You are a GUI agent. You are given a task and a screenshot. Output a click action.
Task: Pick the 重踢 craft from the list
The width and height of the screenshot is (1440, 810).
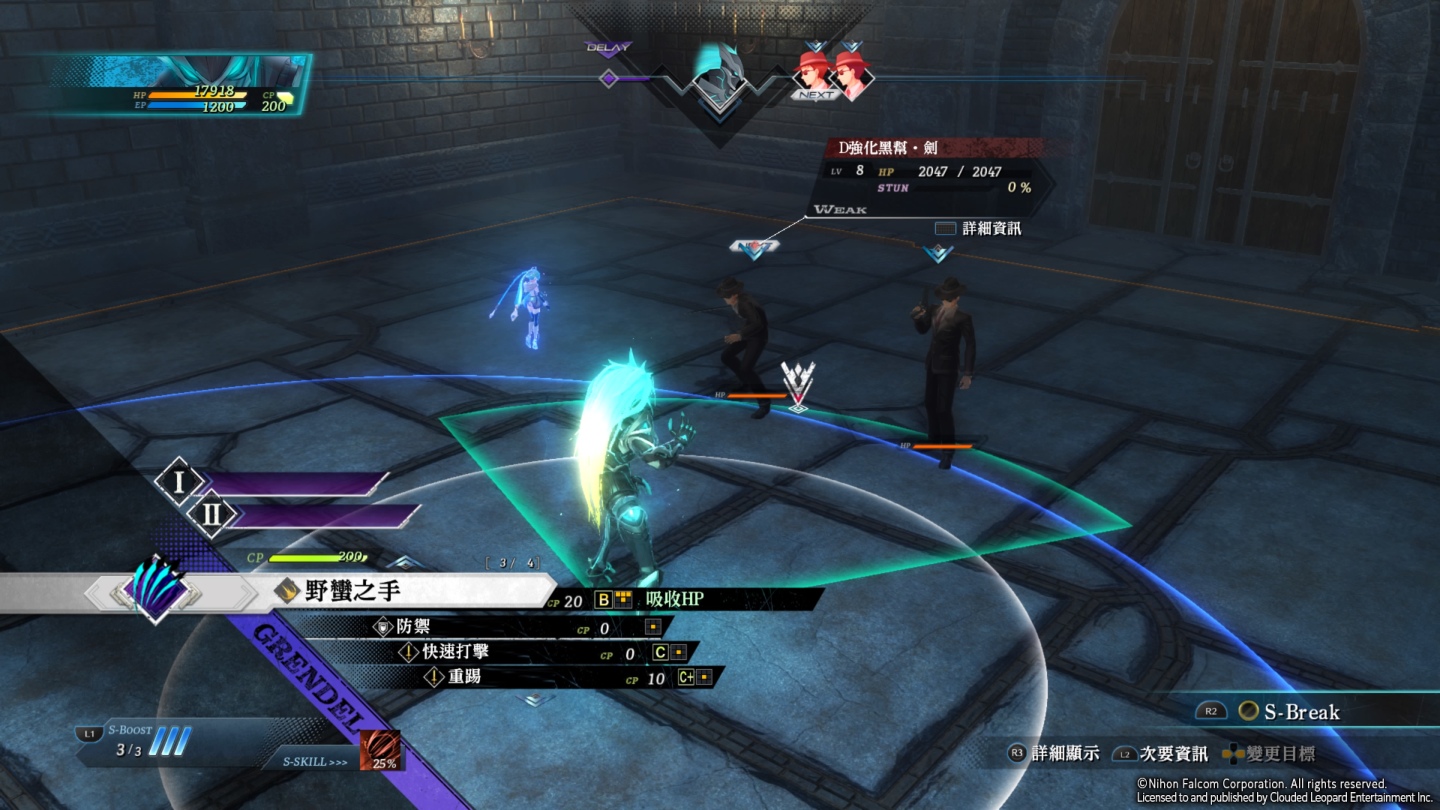pos(464,678)
